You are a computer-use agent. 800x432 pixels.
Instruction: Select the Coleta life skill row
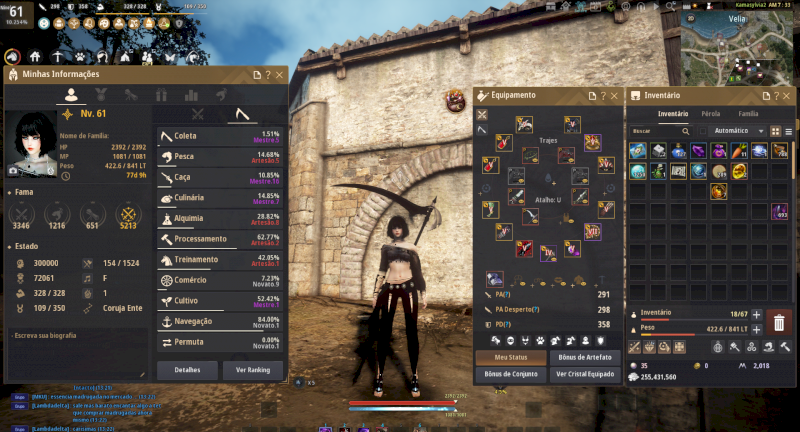point(220,137)
